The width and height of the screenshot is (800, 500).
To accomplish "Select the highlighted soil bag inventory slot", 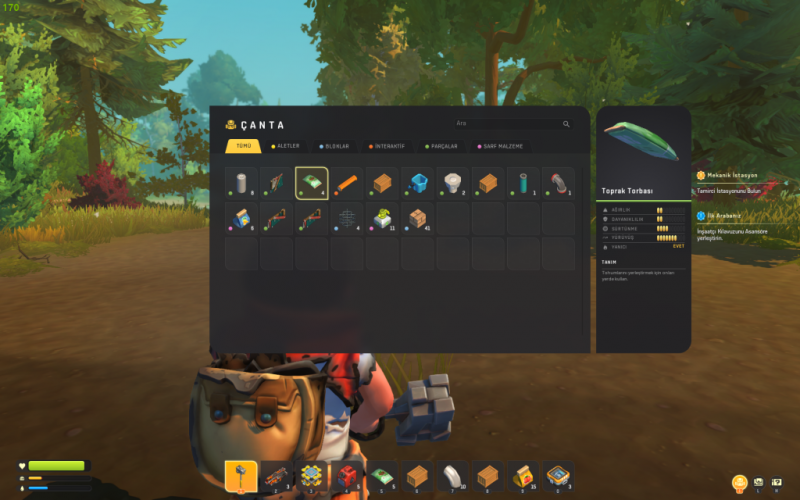I will tap(312, 184).
